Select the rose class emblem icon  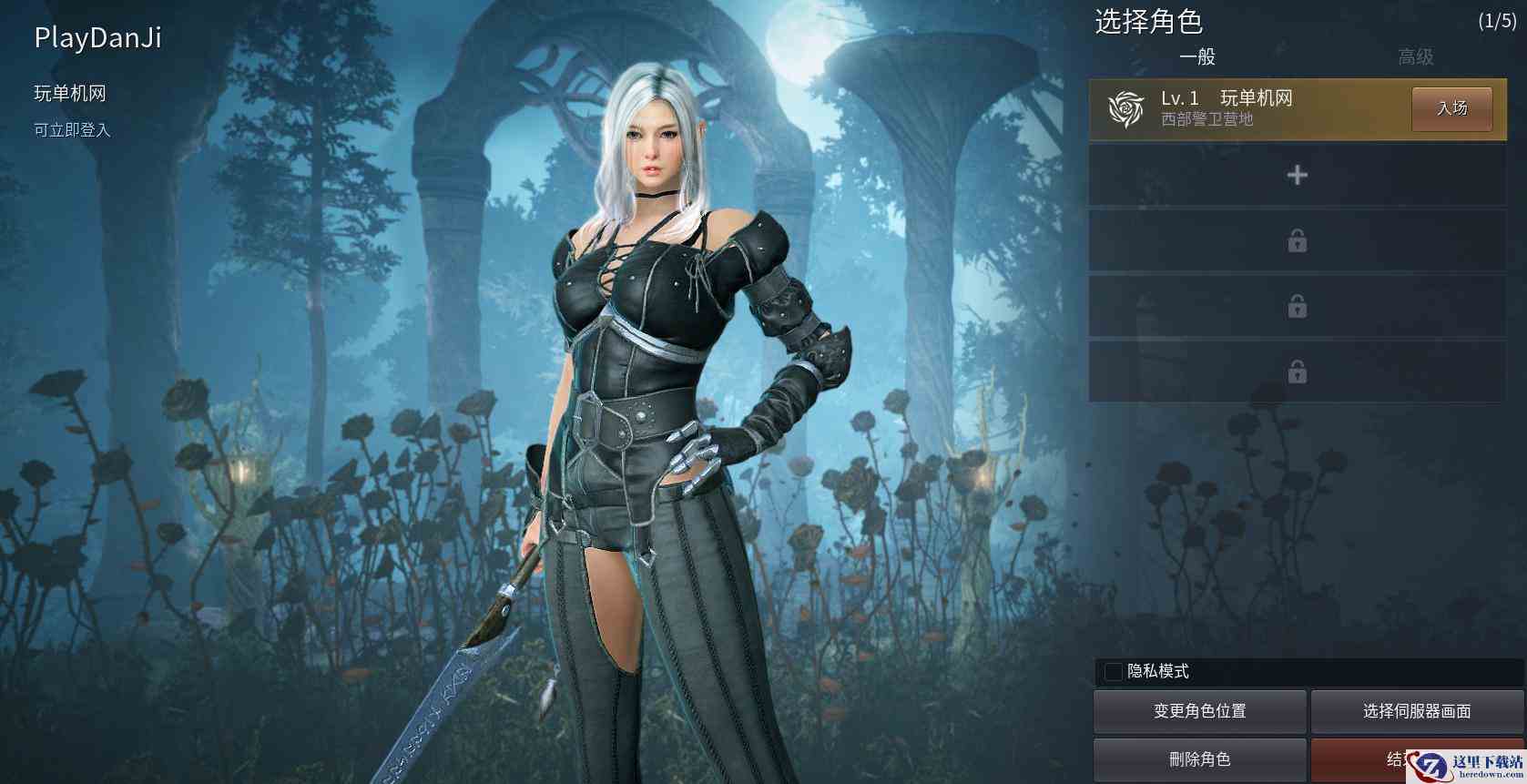[1127, 109]
